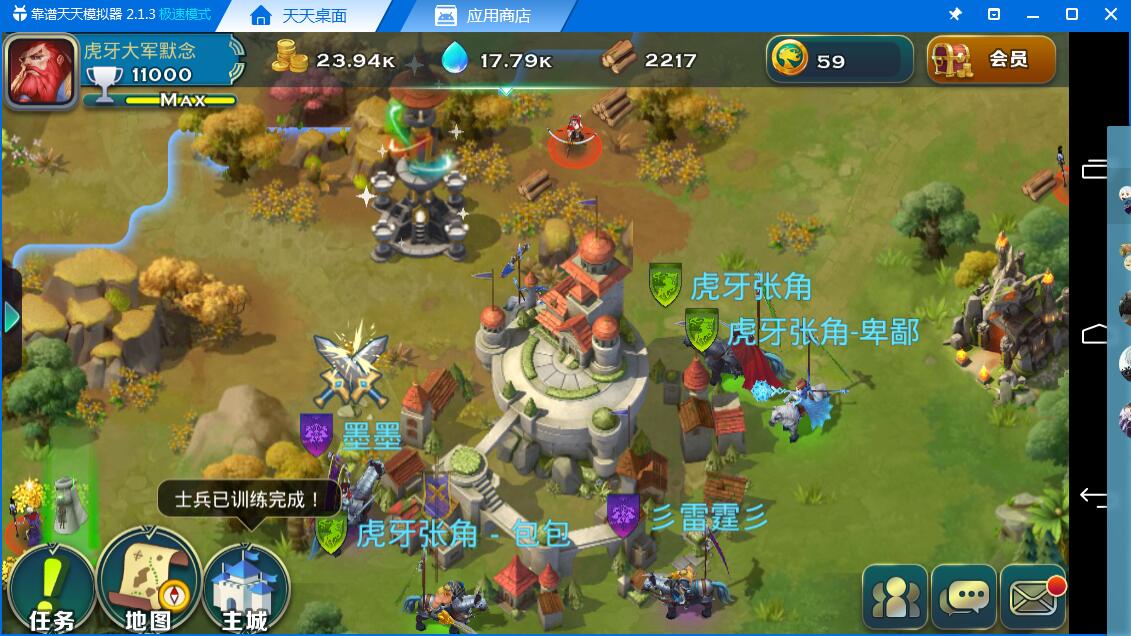The image size is (1131, 636).
Task: Switch to the 天天桌面 tab
Action: pyautogui.click(x=298, y=16)
